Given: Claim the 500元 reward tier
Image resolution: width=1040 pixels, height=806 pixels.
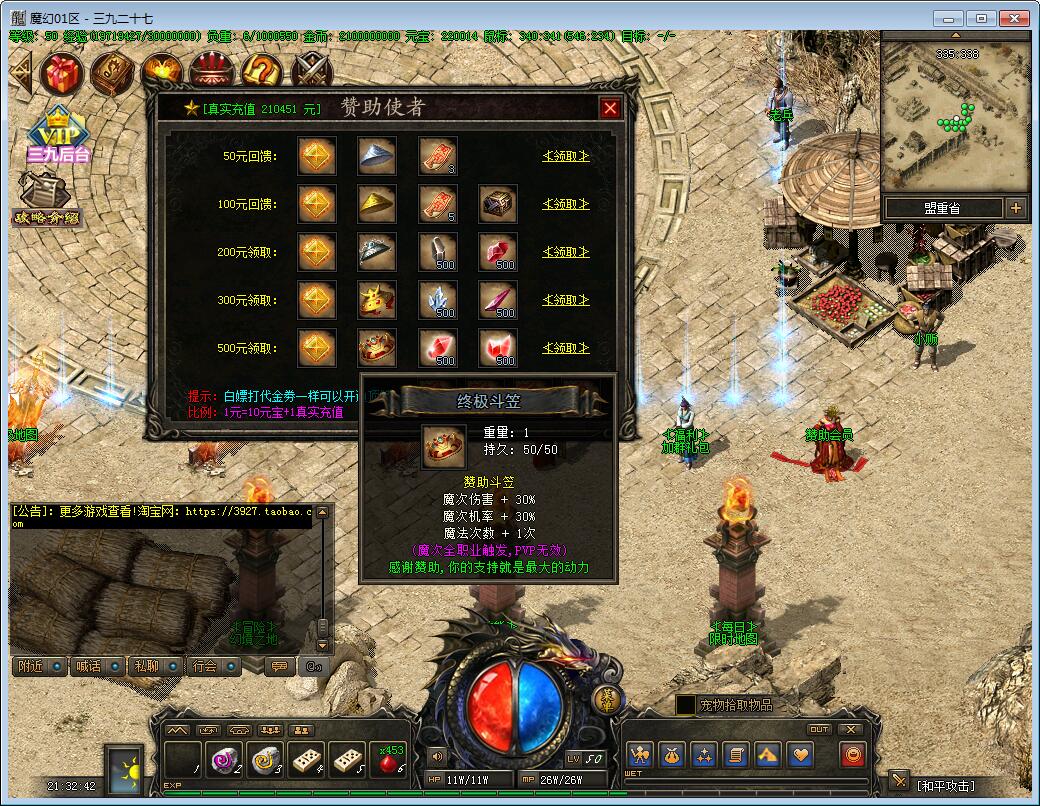Looking at the screenshot, I should click(565, 348).
